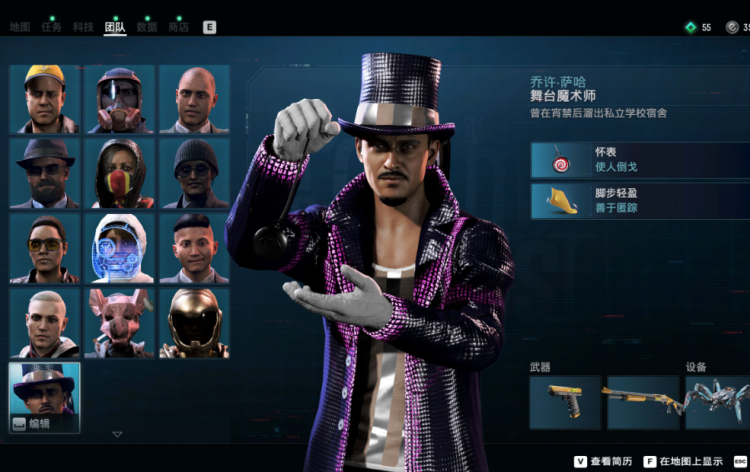Image resolution: width=750 pixels, height=472 pixels.
Task: Select the operative with yellow-tinted glasses
Action: [44, 248]
